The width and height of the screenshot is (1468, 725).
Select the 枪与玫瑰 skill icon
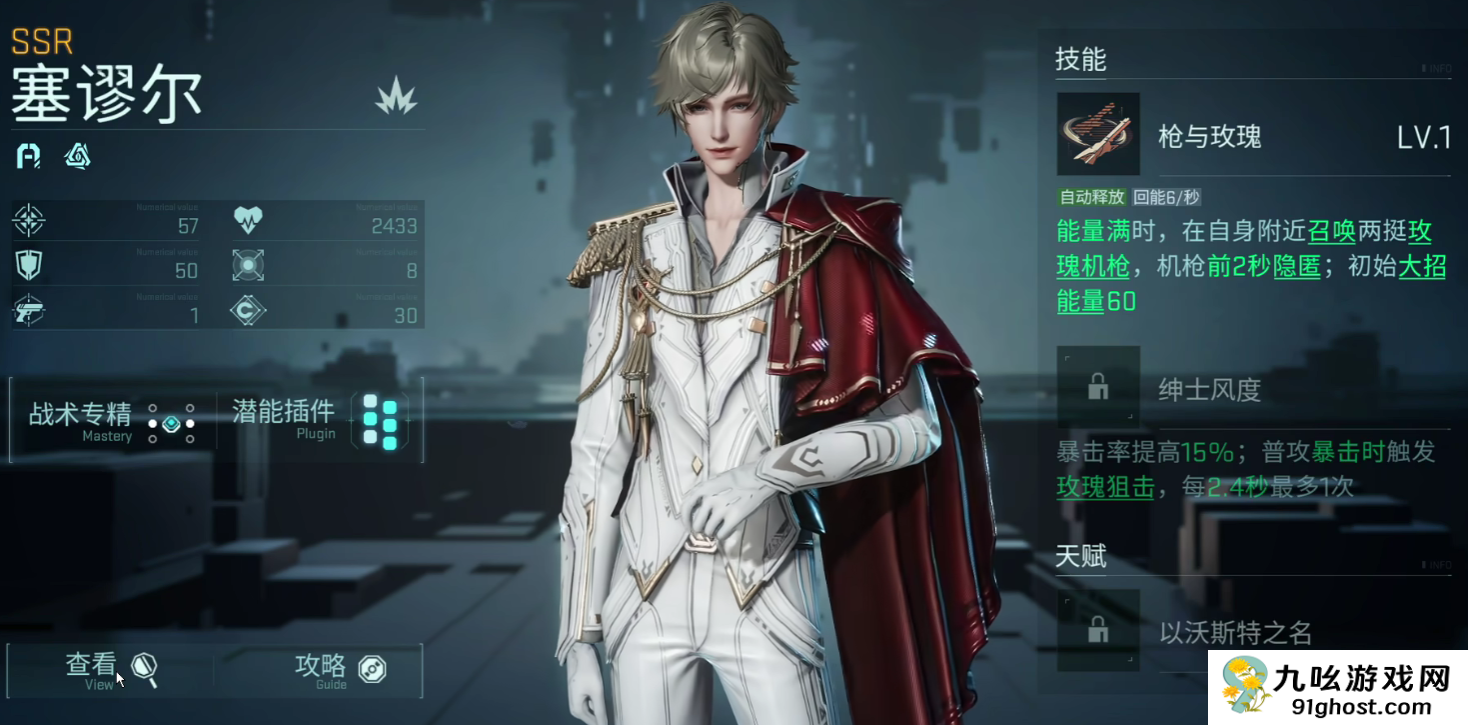(1098, 135)
